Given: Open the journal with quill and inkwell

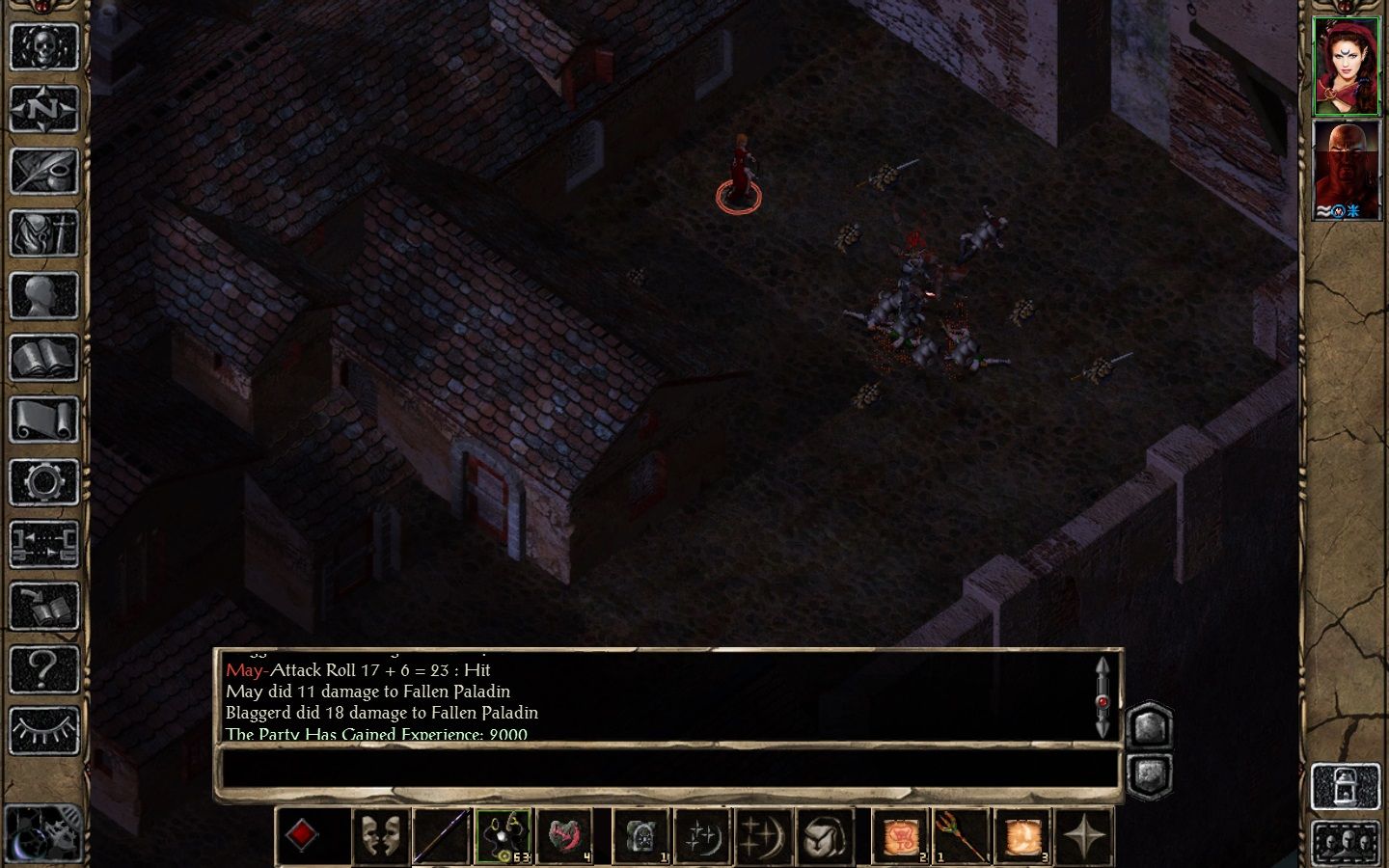Looking at the screenshot, I should (x=43, y=171).
